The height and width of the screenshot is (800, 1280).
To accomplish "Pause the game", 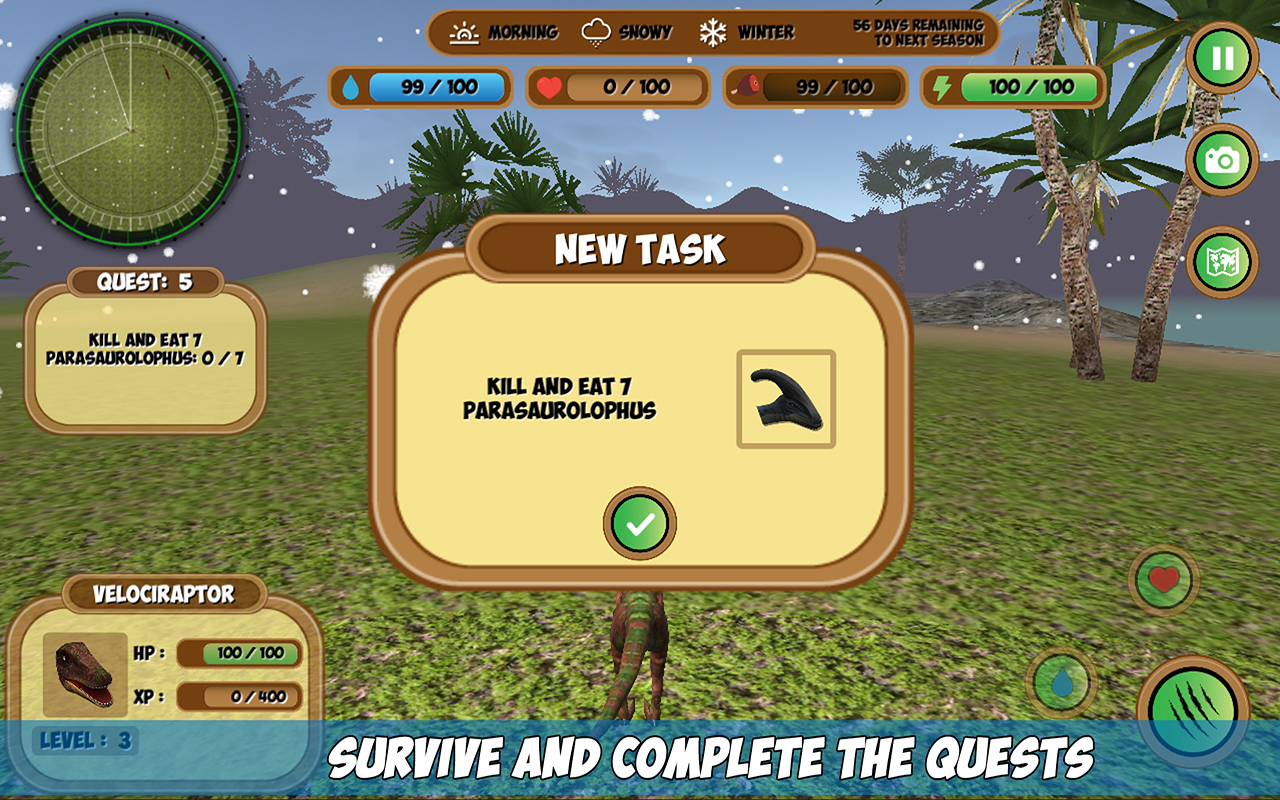I will point(1224,57).
